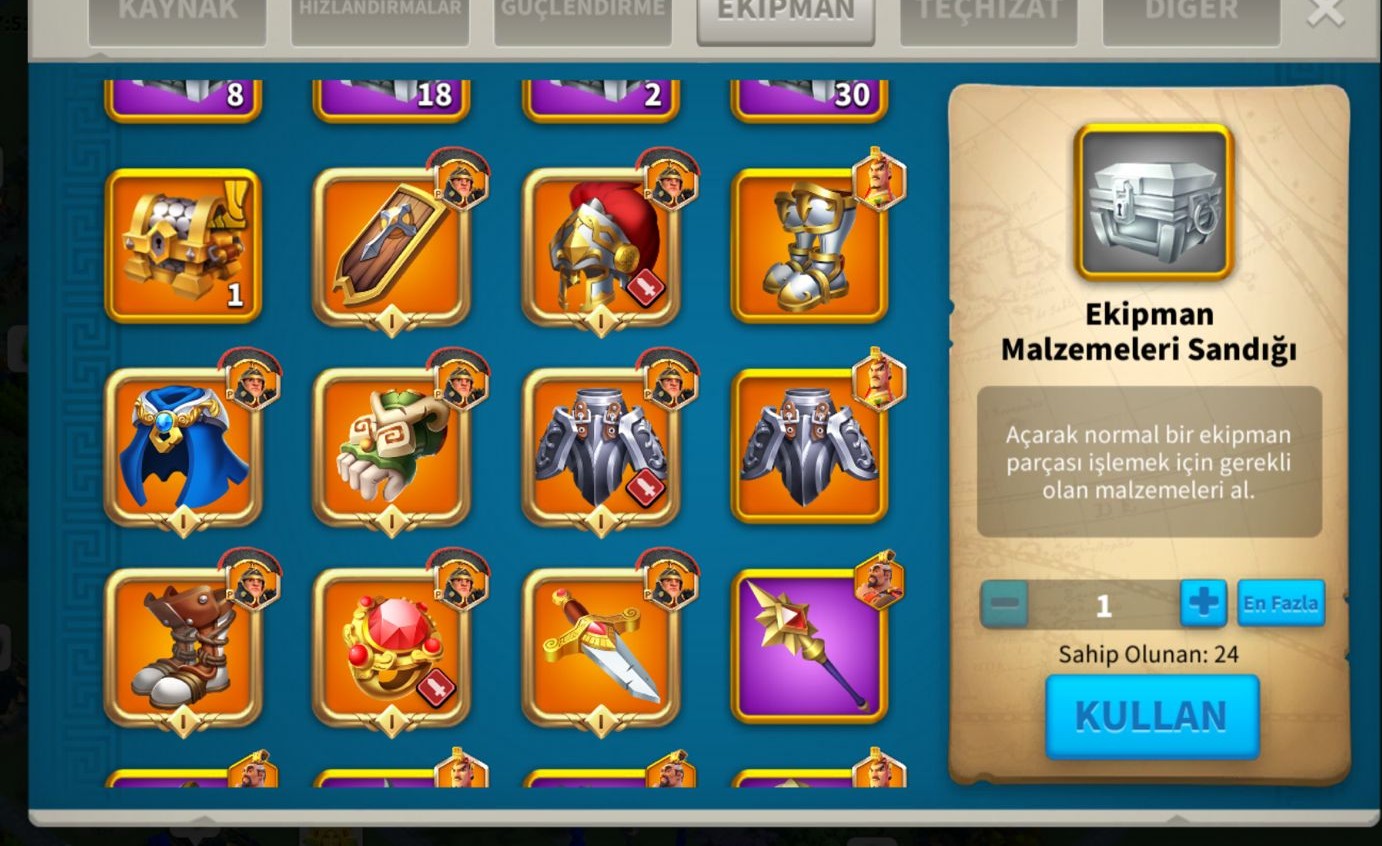The width and height of the screenshot is (1382, 846).
Task: Pick the purple star scepter item
Action: pyautogui.click(x=809, y=646)
